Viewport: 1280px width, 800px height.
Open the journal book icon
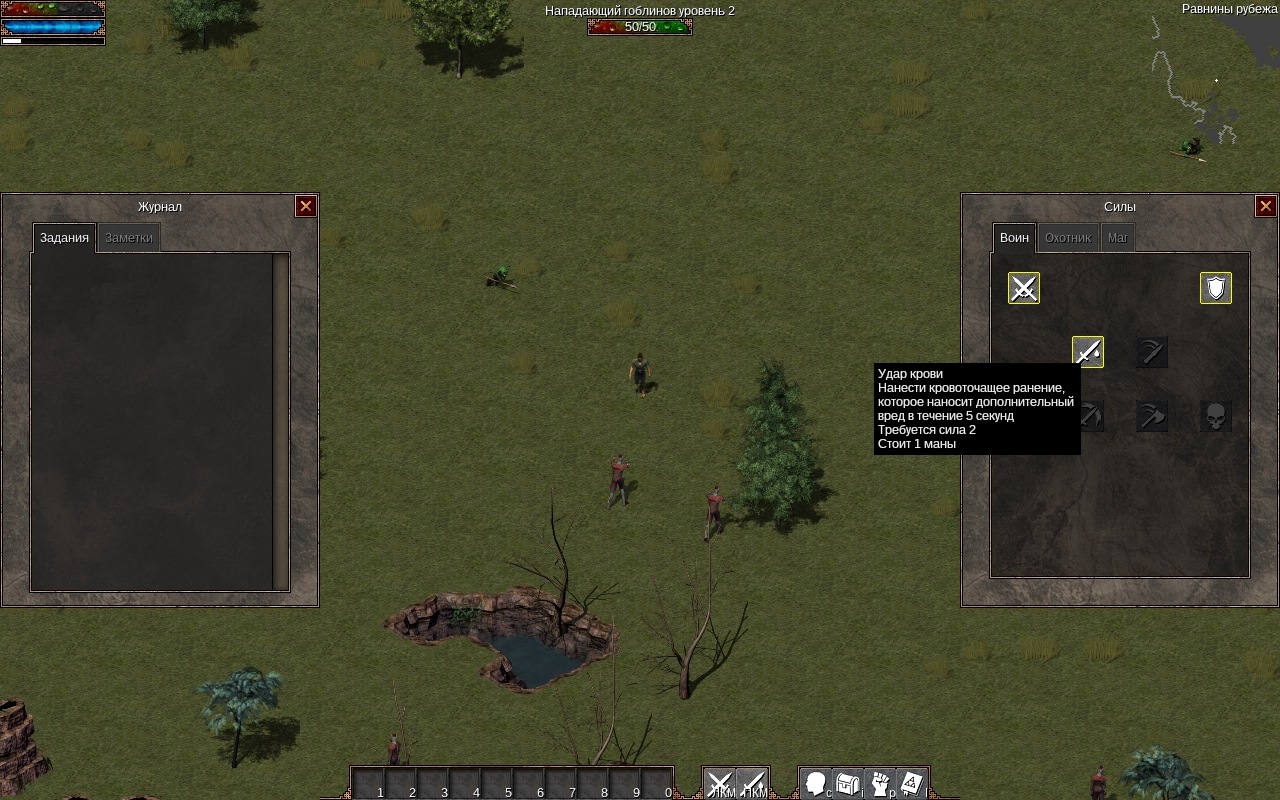click(912, 783)
